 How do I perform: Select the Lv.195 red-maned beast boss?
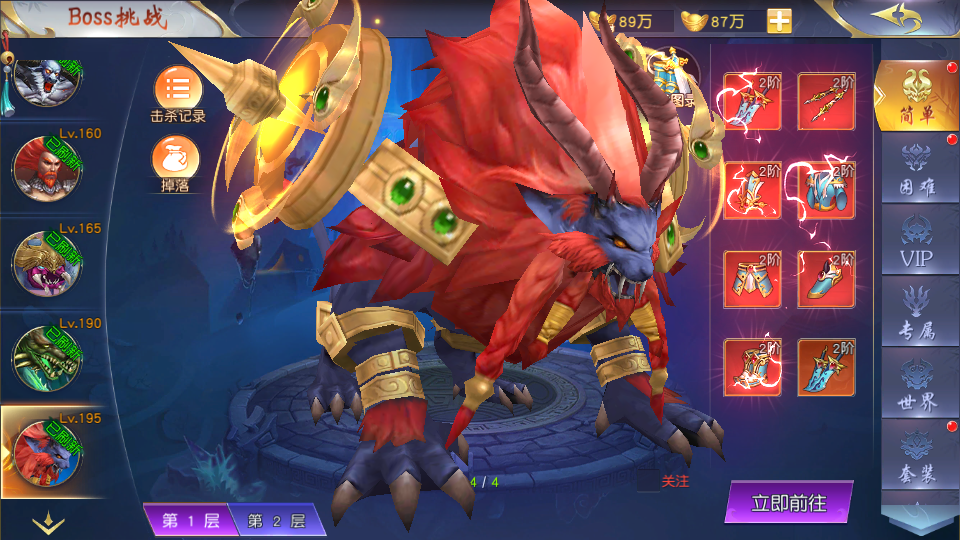(x=47, y=452)
